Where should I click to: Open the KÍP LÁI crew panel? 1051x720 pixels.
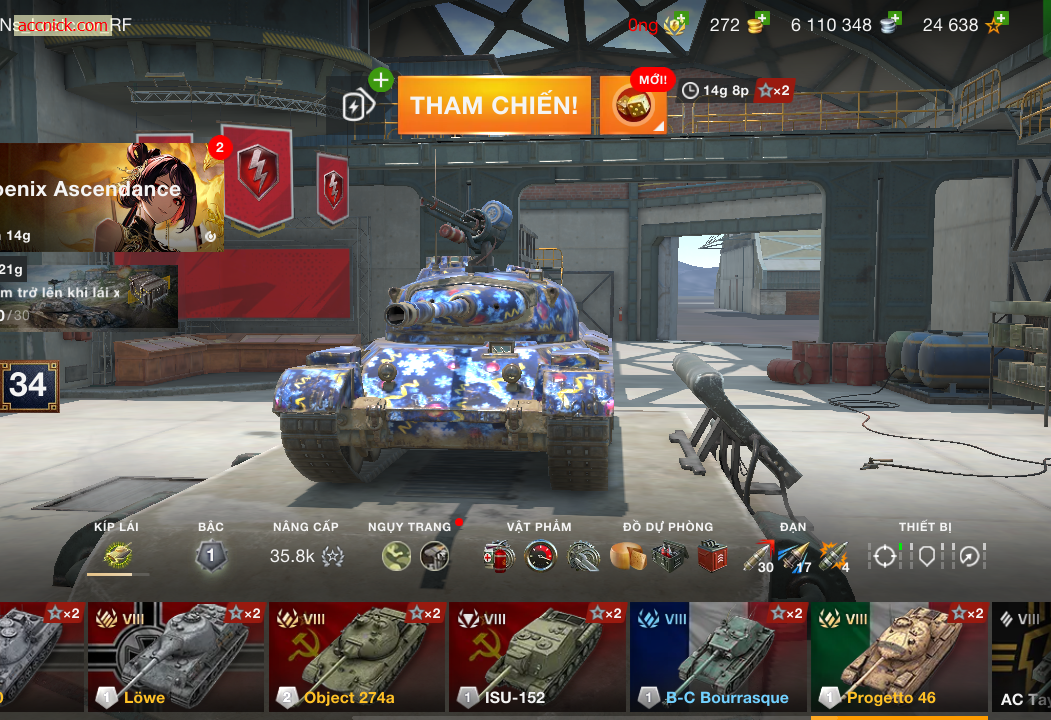click(118, 555)
